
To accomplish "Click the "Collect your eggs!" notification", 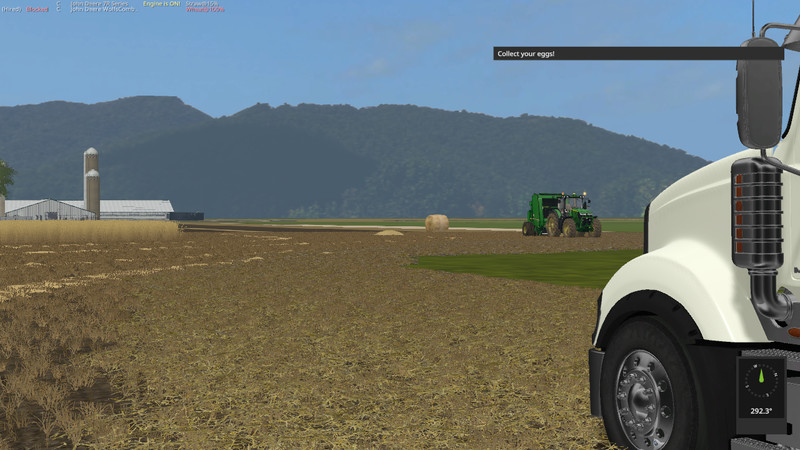I will point(637,53).
